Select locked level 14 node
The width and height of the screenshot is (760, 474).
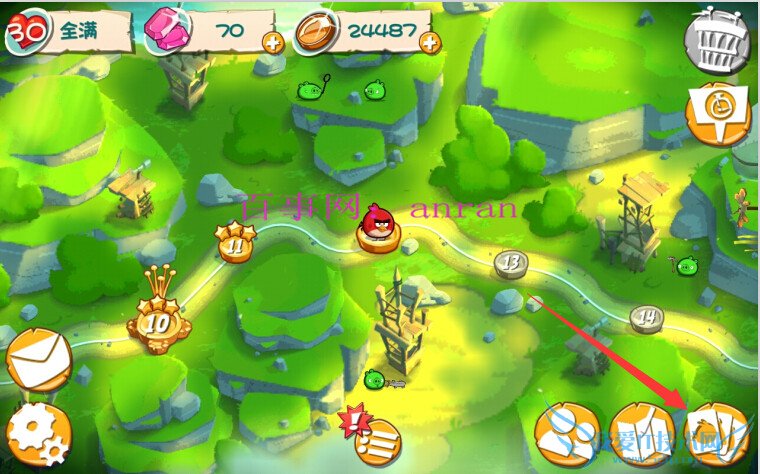pyautogui.click(x=648, y=319)
